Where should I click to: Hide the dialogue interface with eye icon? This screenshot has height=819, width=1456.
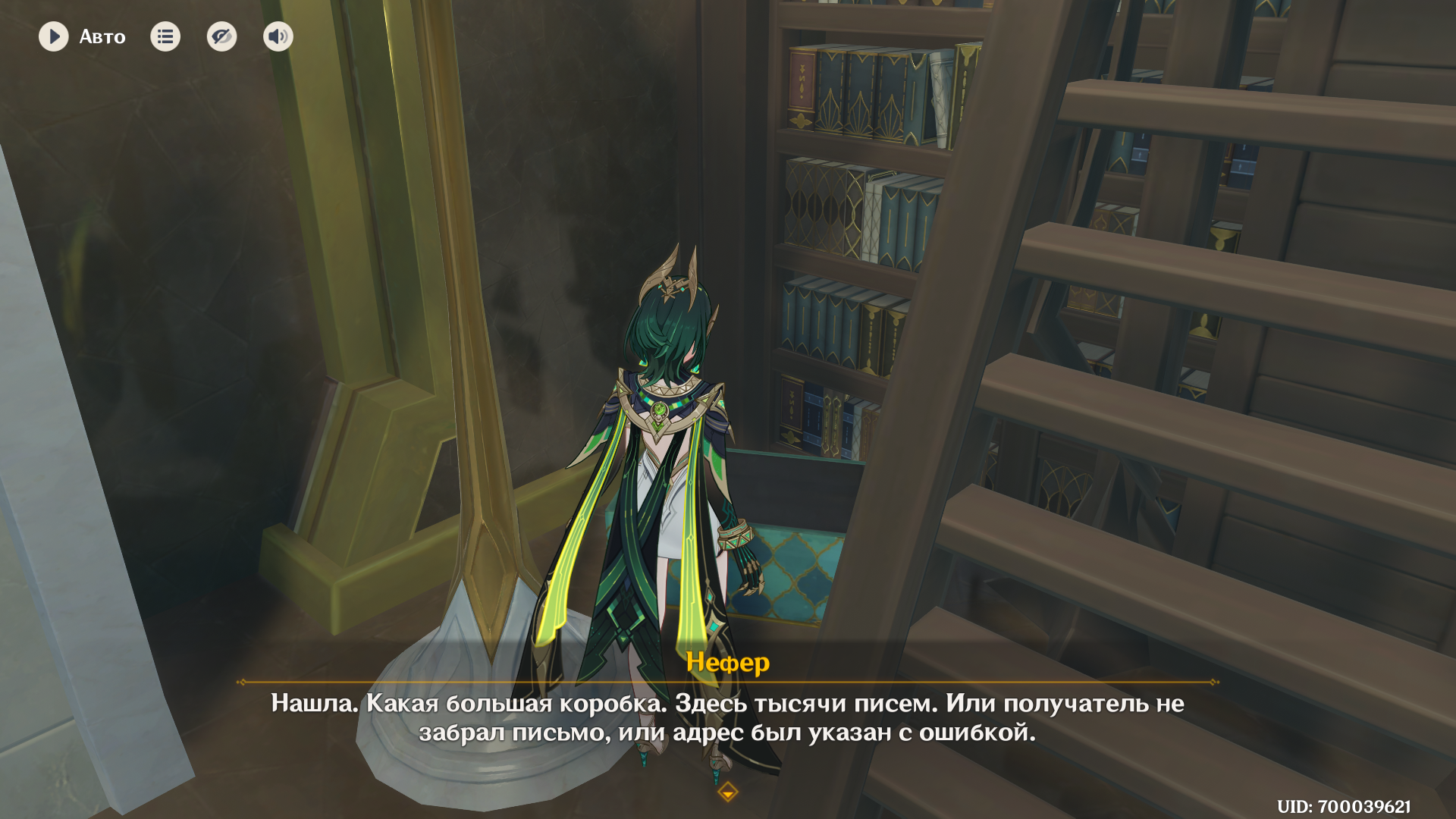(221, 36)
